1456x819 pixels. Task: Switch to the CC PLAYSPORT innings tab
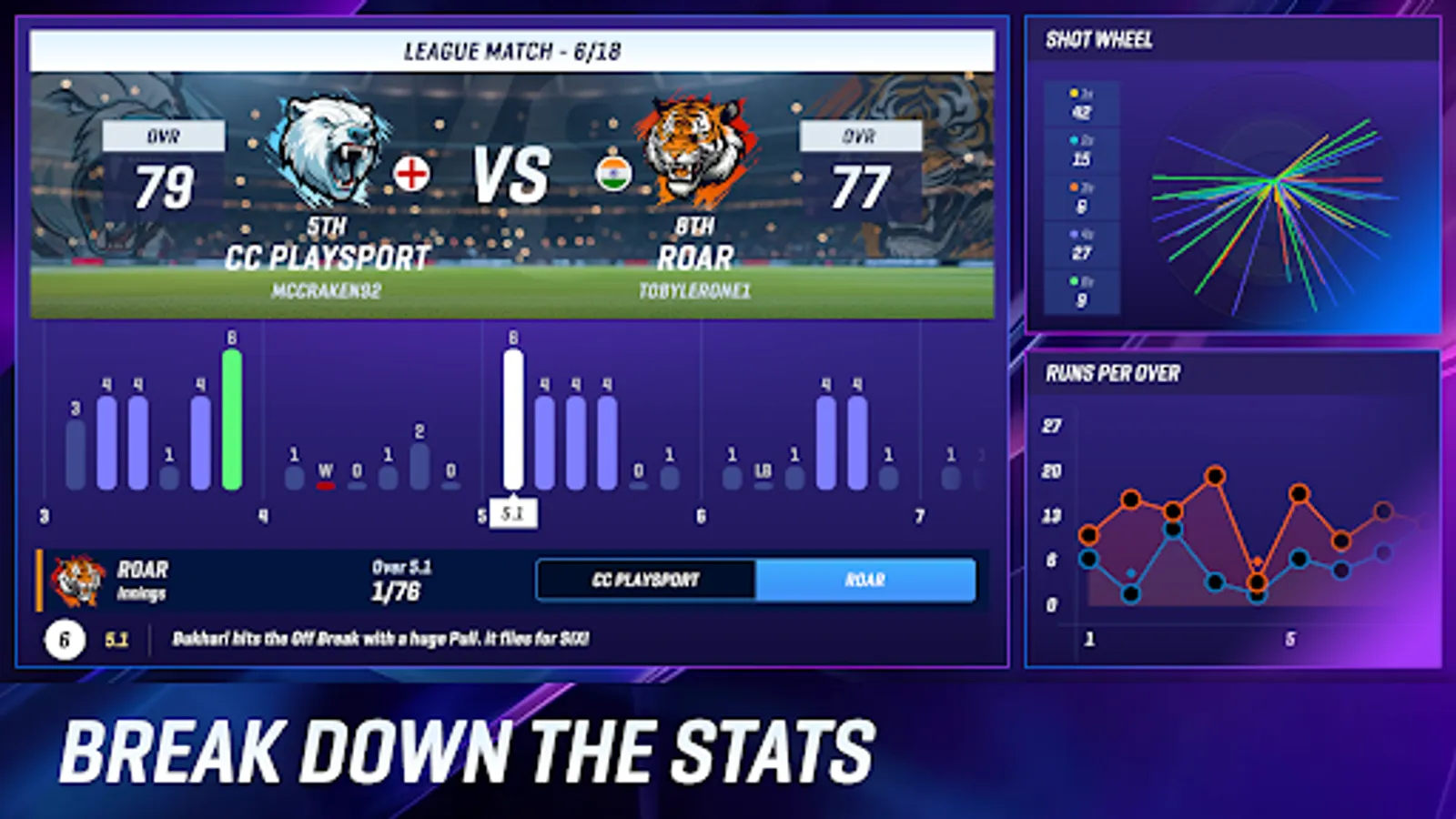pyautogui.click(x=648, y=580)
